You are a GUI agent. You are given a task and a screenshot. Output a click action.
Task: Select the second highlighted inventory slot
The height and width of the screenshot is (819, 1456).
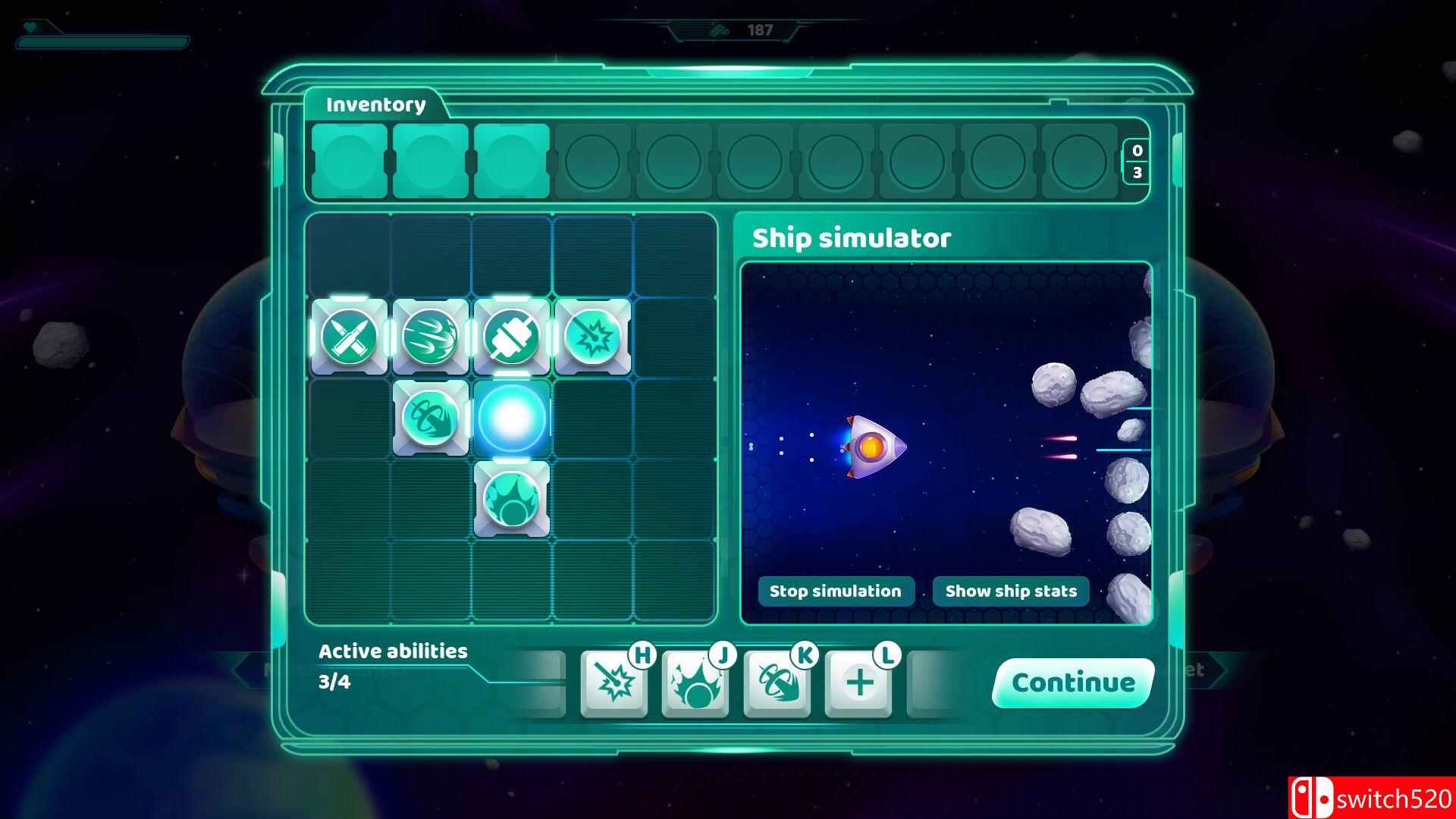point(429,162)
